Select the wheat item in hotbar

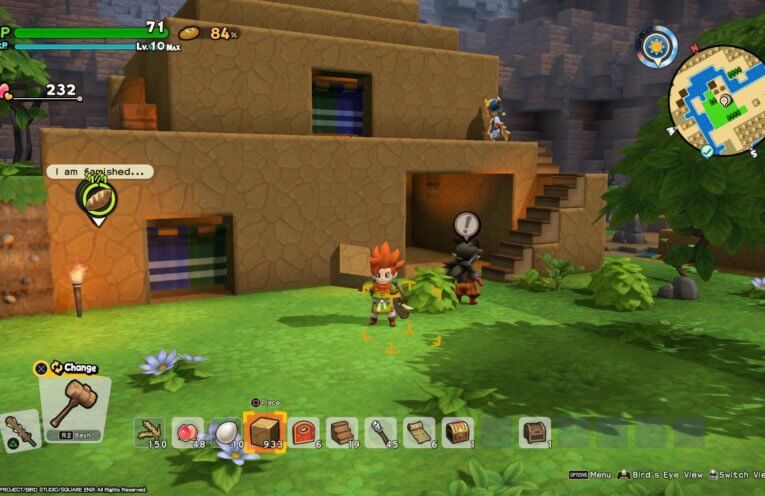pyautogui.click(x=150, y=432)
